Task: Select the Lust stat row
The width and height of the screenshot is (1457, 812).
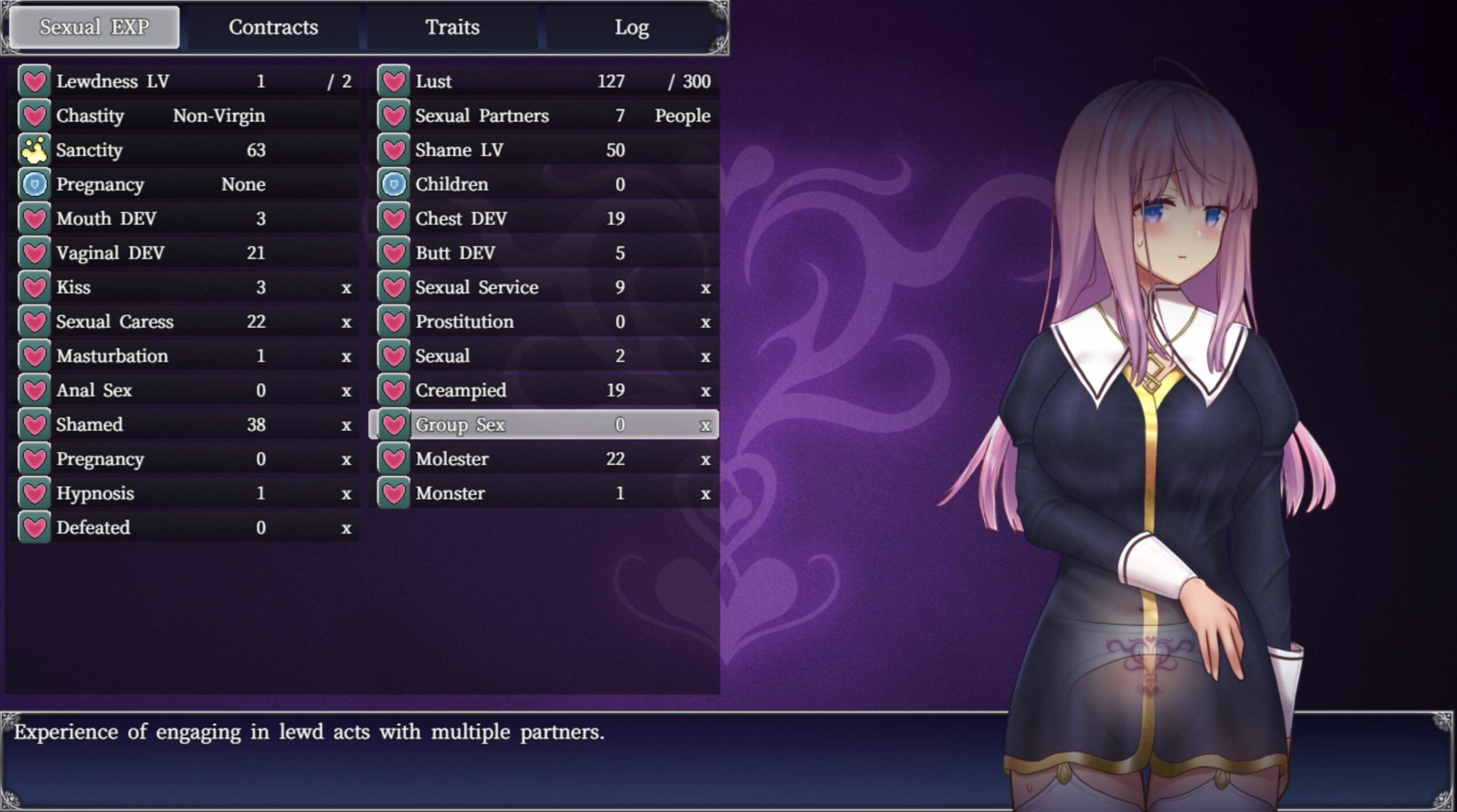Action: click(x=544, y=81)
